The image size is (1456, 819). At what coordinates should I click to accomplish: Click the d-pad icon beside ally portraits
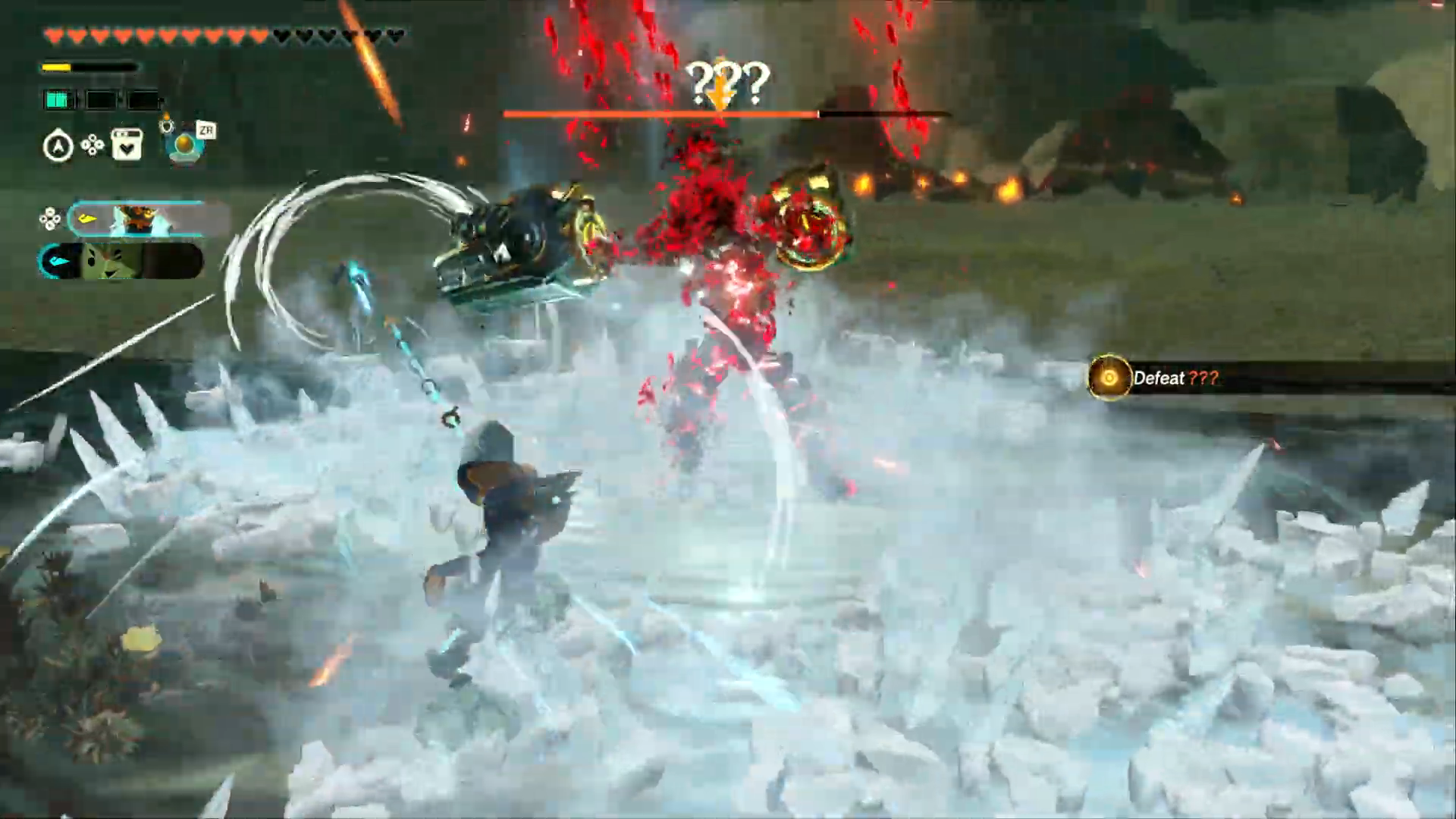point(50,218)
